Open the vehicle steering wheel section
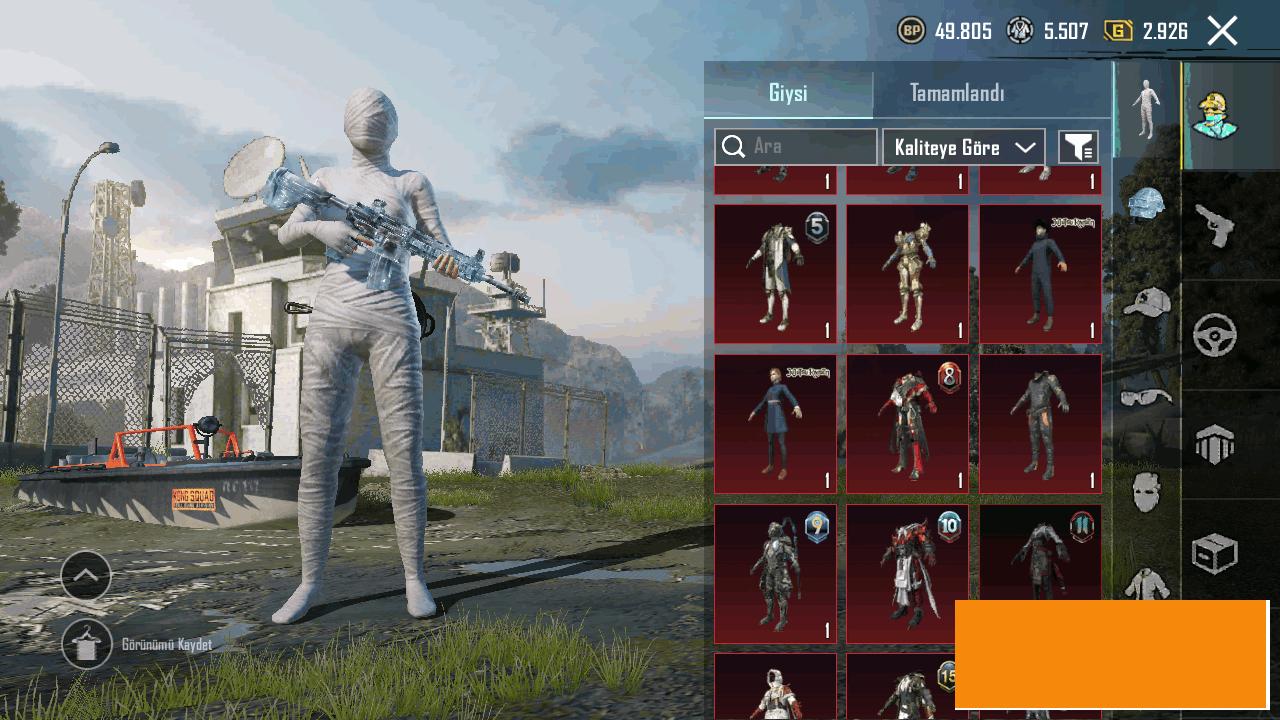The height and width of the screenshot is (720, 1280). 1215,336
